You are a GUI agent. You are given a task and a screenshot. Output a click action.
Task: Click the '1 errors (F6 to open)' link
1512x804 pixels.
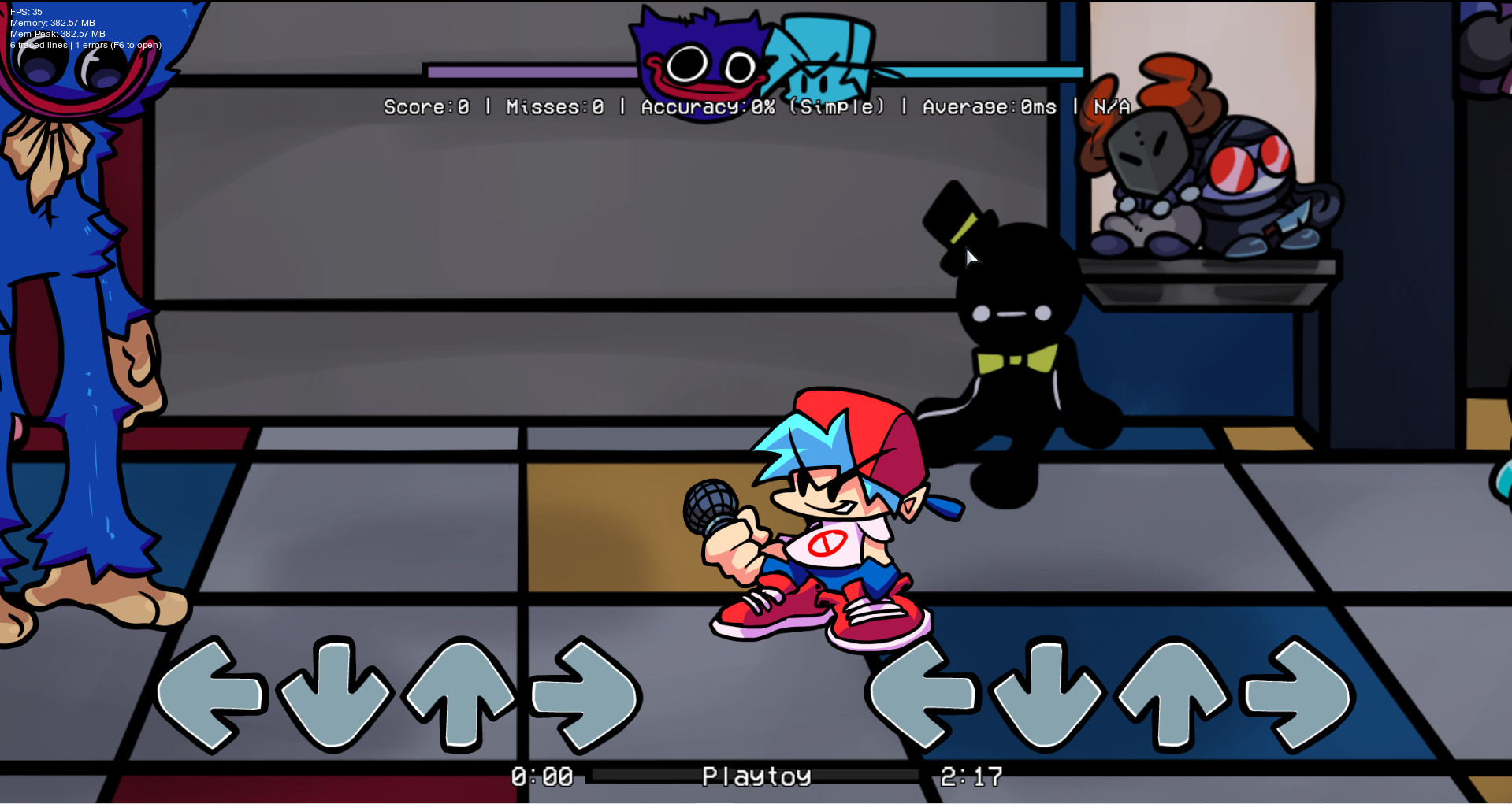coord(118,45)
